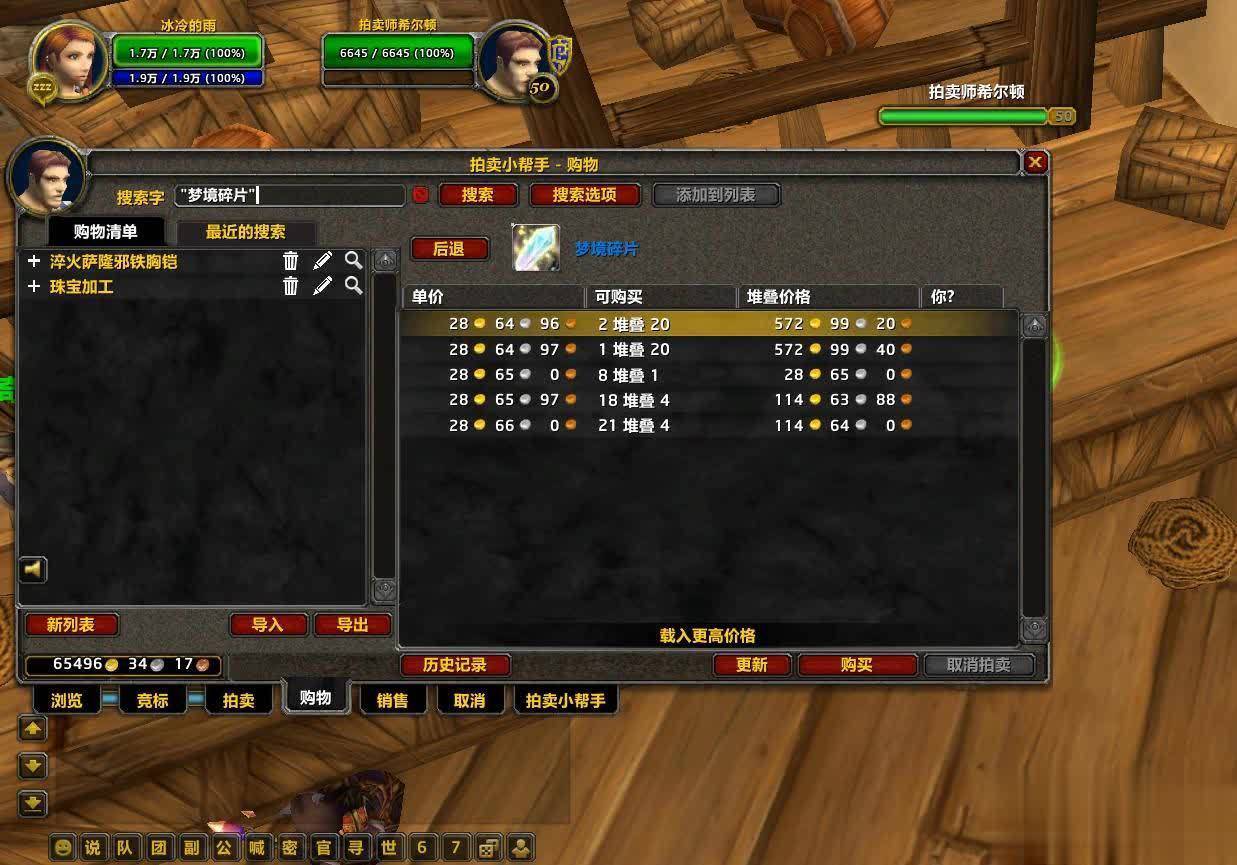Select the 8 堆叠 1 auction row

700,375
